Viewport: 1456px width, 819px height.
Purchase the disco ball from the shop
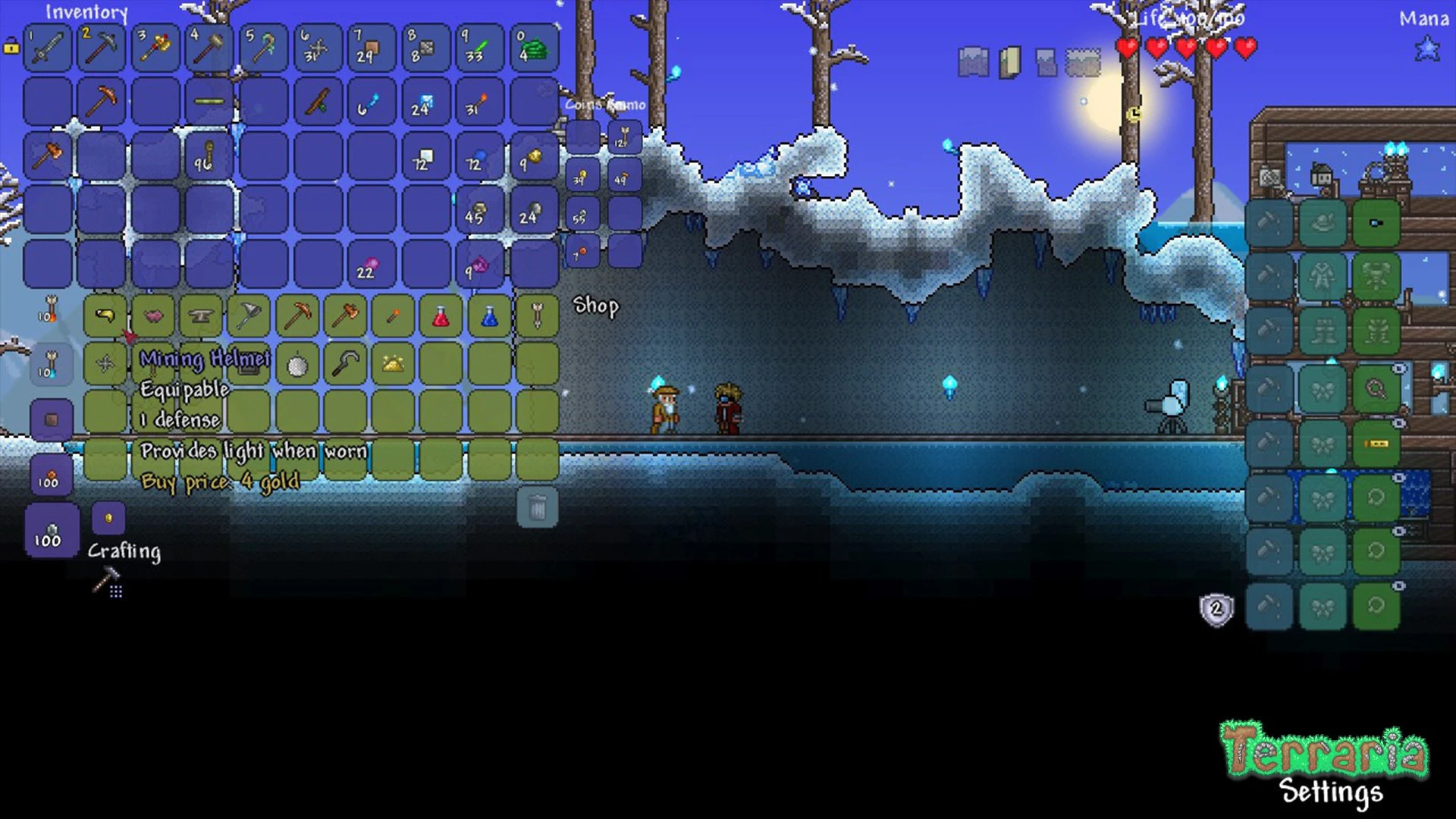297,364
